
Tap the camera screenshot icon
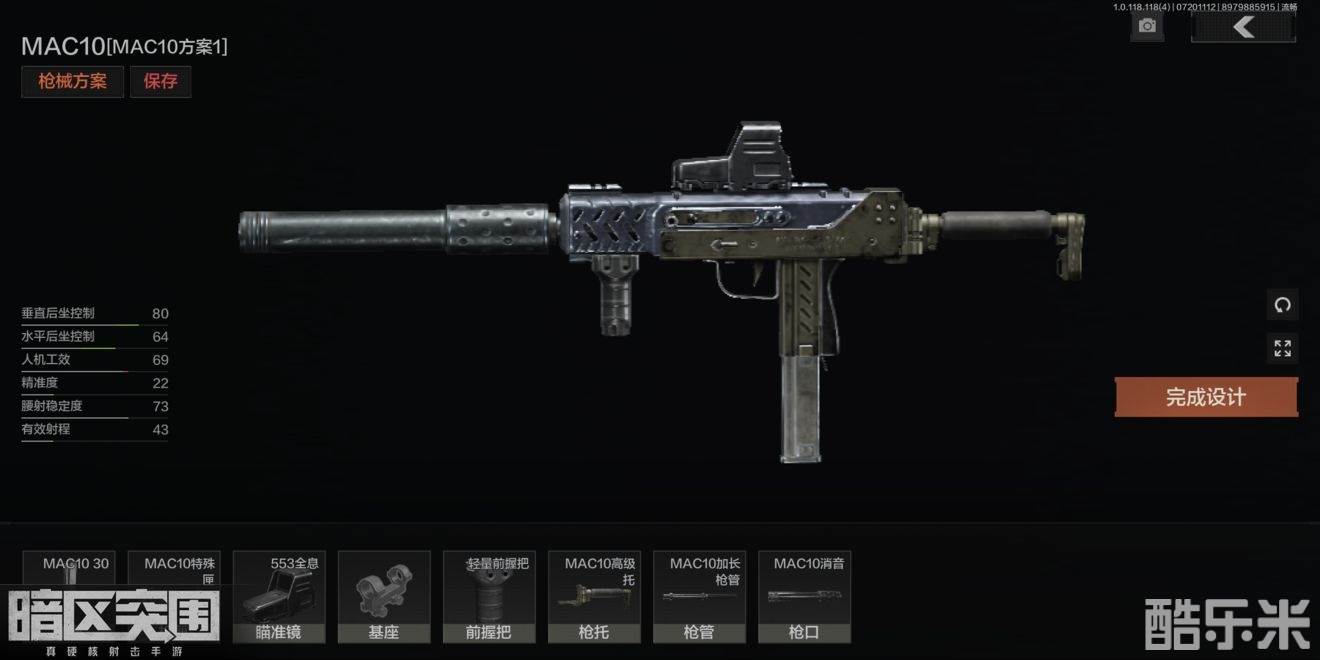(x=1147, y=27)
